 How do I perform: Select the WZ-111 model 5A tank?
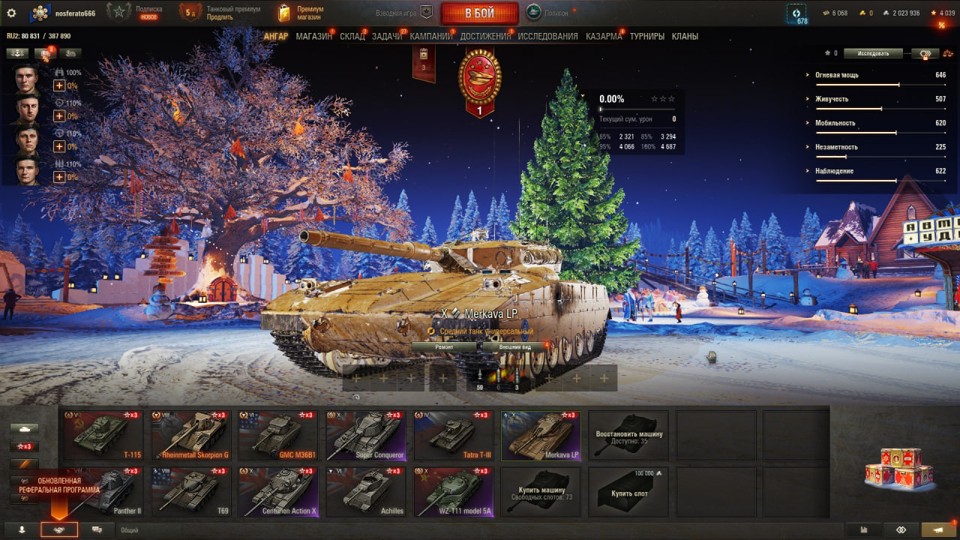click(x=453, y=491)
